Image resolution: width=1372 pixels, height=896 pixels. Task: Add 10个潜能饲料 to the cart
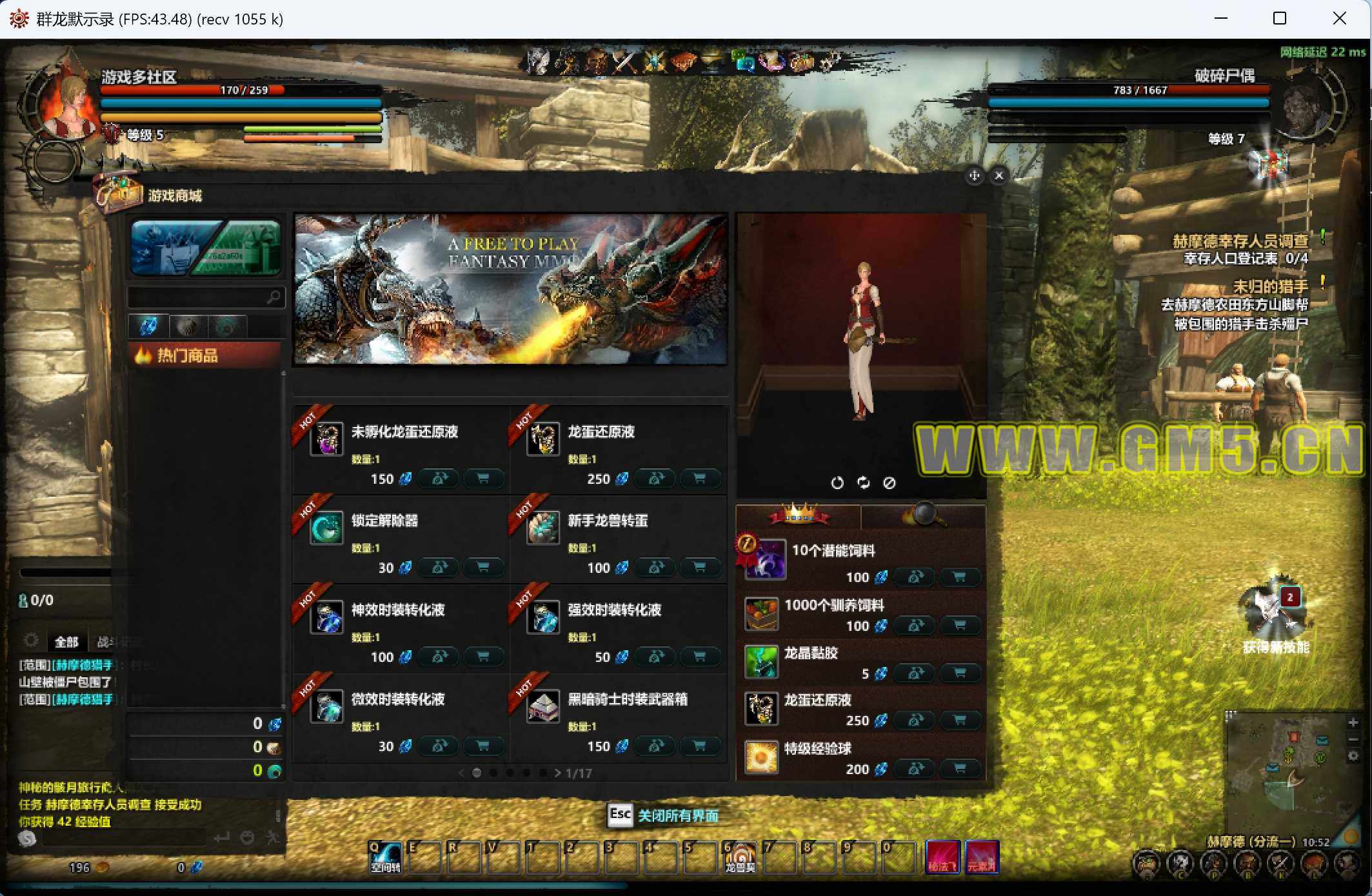(959, 577)
